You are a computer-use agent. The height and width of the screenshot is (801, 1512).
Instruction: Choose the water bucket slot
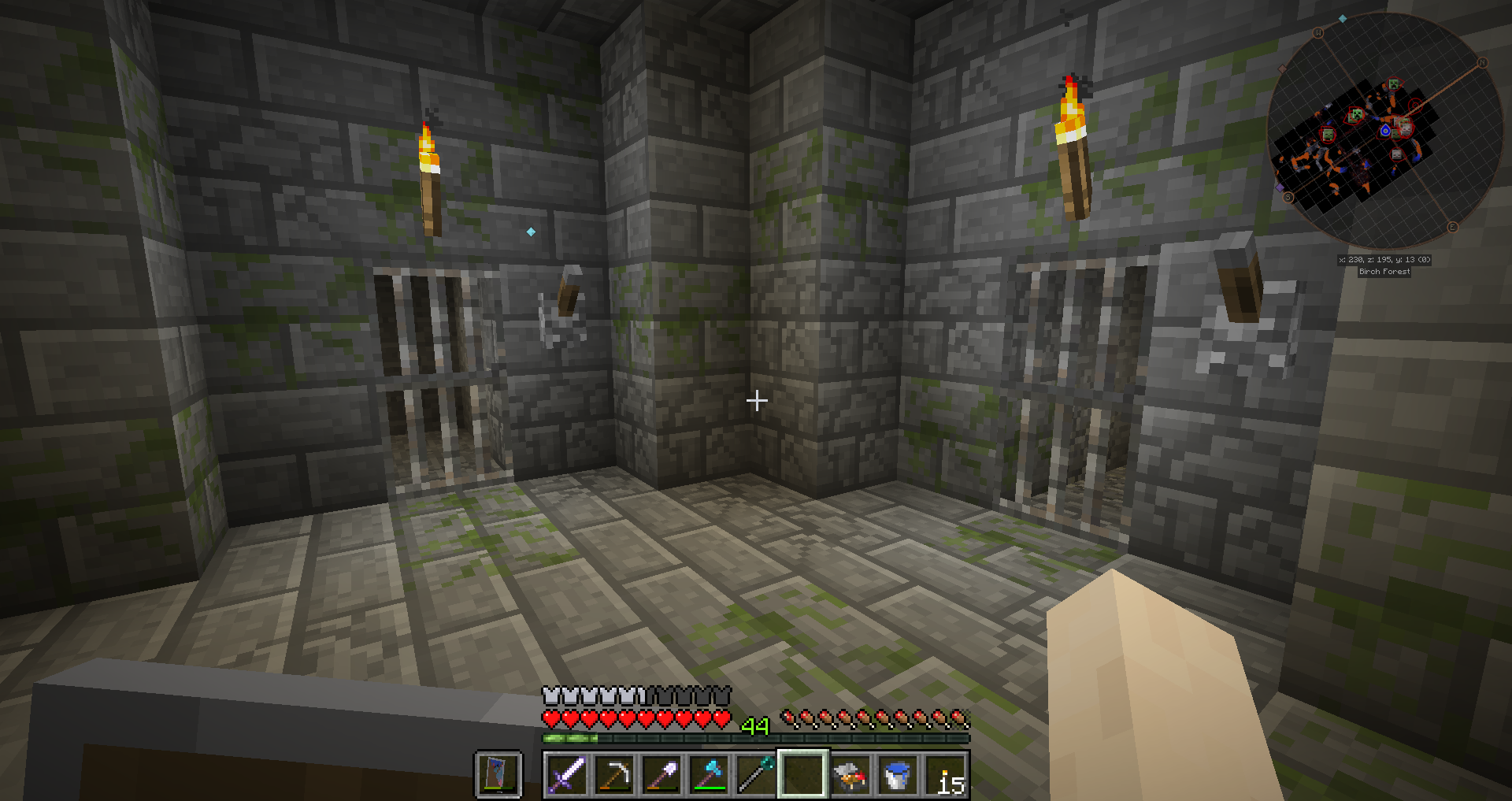tap(897, 774)
